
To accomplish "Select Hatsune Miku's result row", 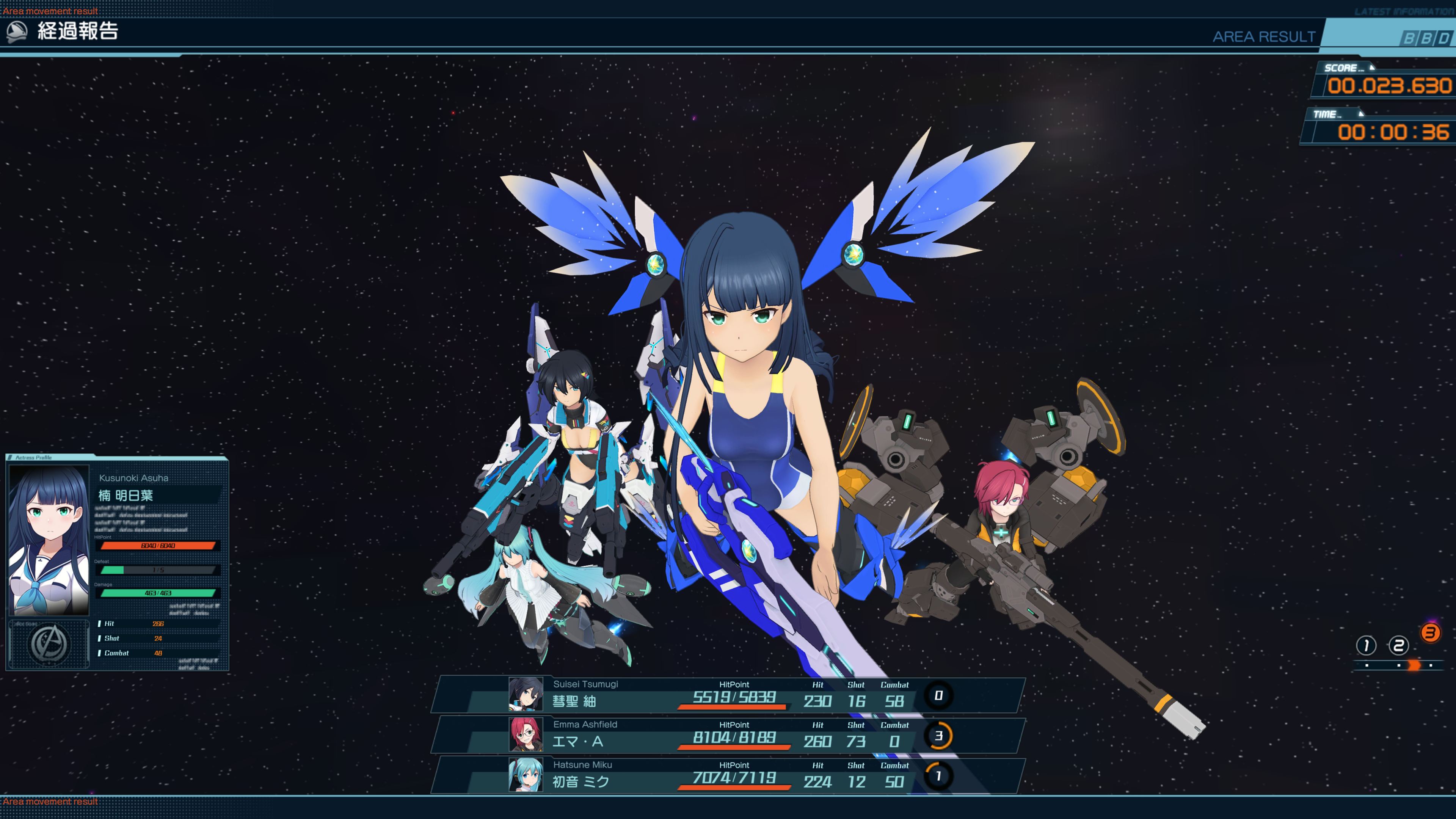I will coord(728,775).
